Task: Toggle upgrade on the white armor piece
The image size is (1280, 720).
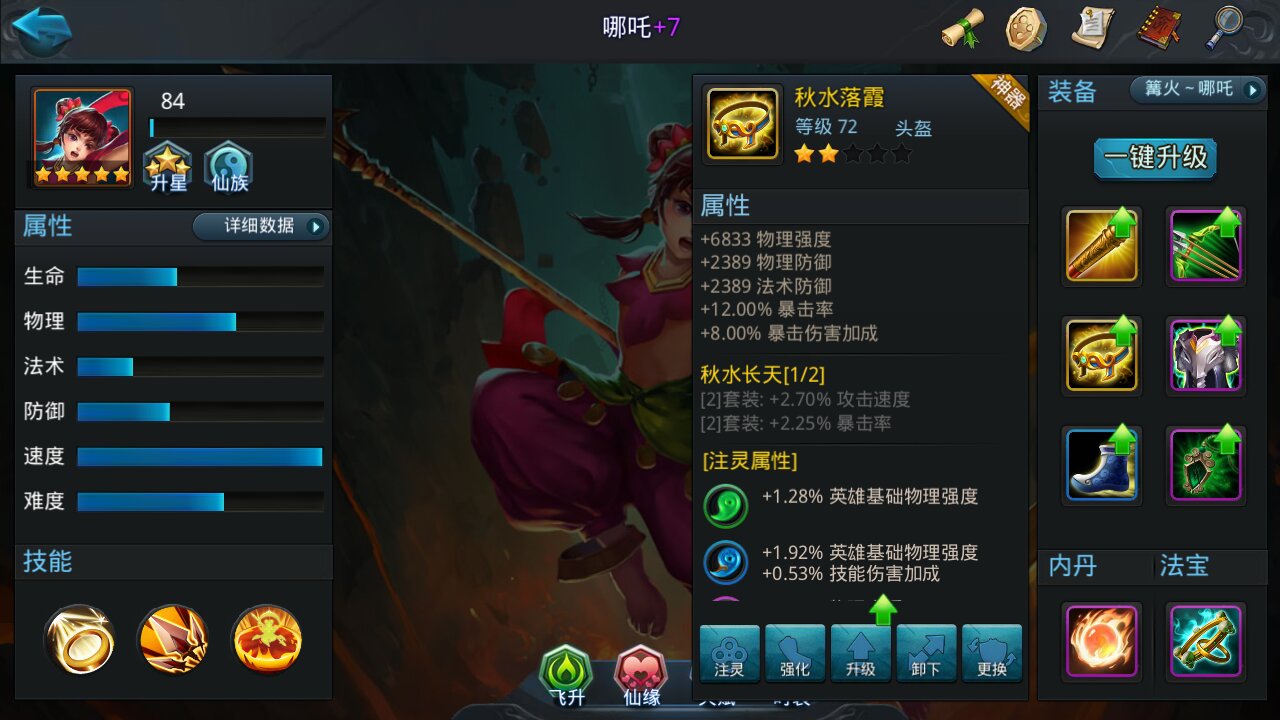Action: pyautogui.click(x=1205, y=355)
